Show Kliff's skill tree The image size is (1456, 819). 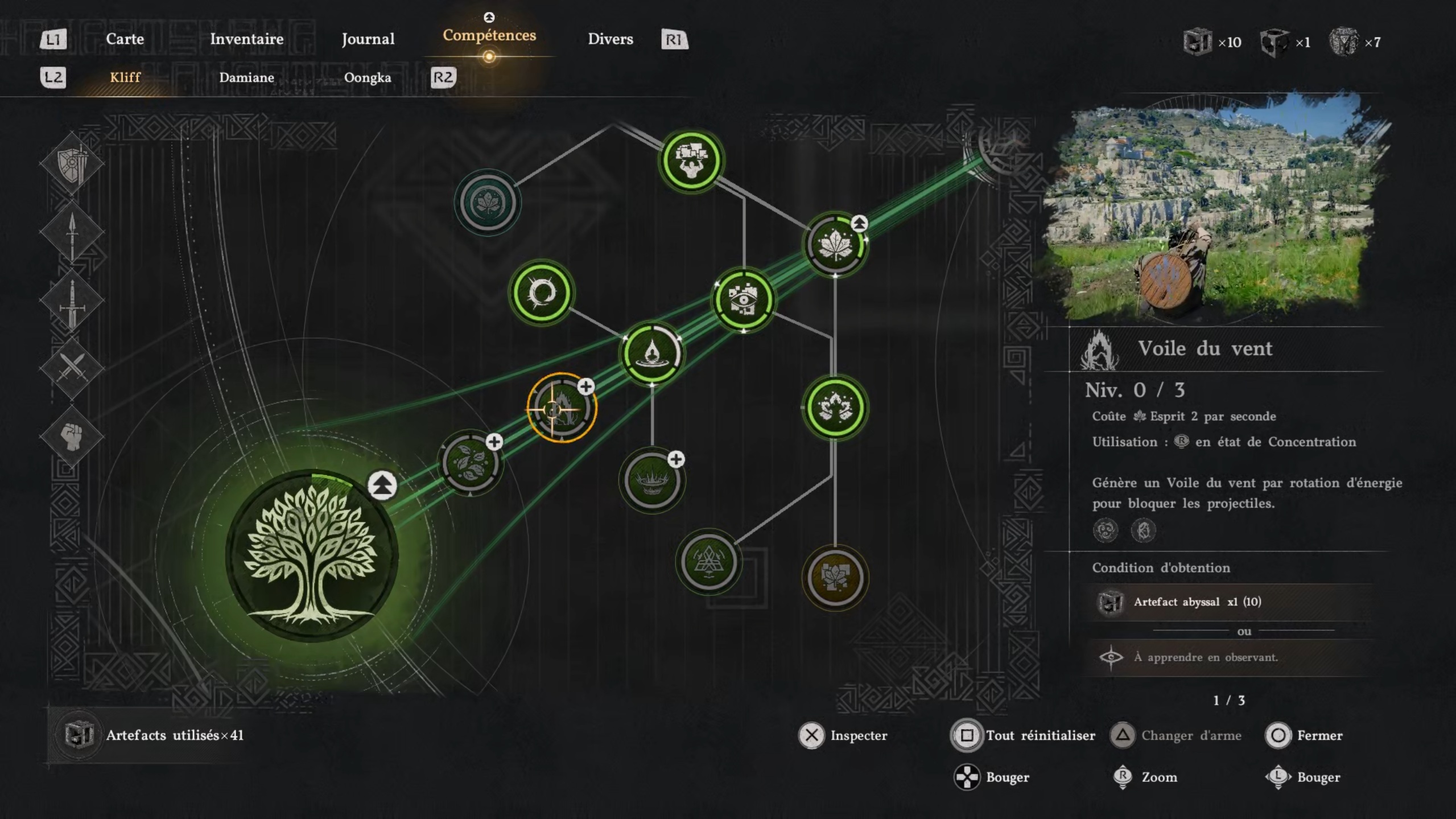pos(125,77)
